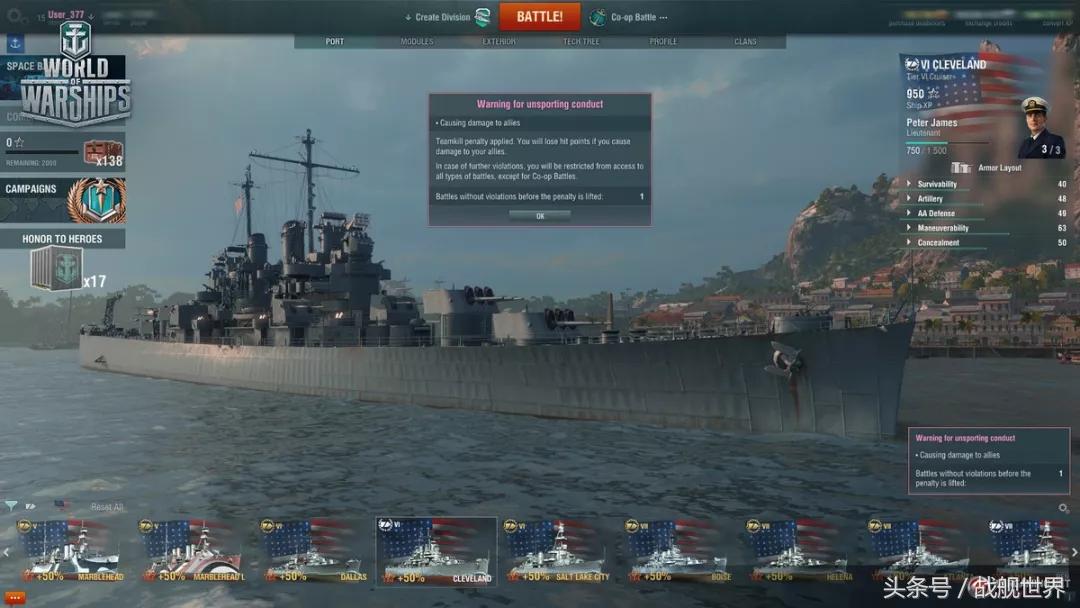Open the Honor to Heroes container collection
The height and width of the screenshot is (608, 1080).
62,265
